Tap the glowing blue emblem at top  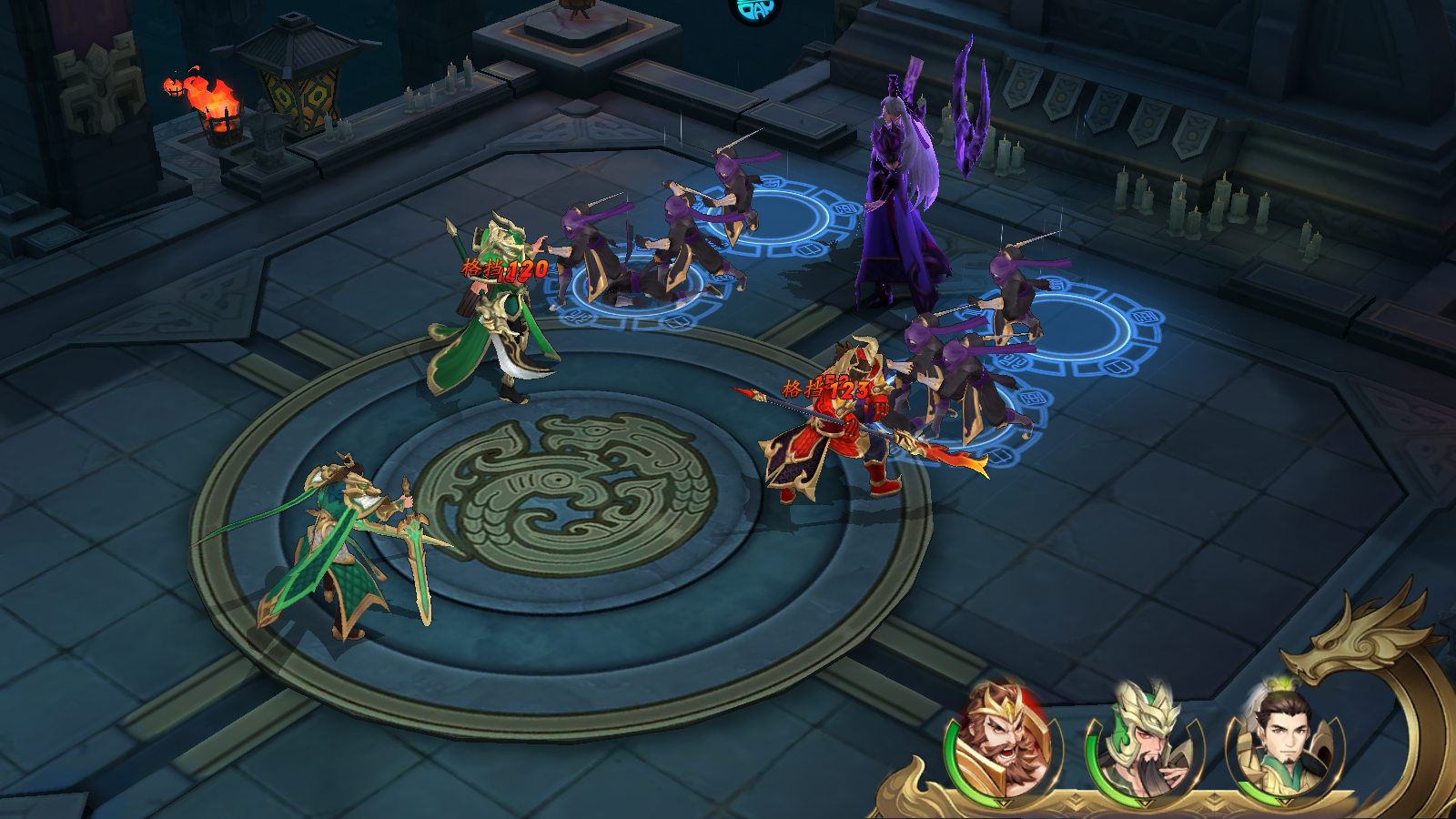[x=756, y=9]
